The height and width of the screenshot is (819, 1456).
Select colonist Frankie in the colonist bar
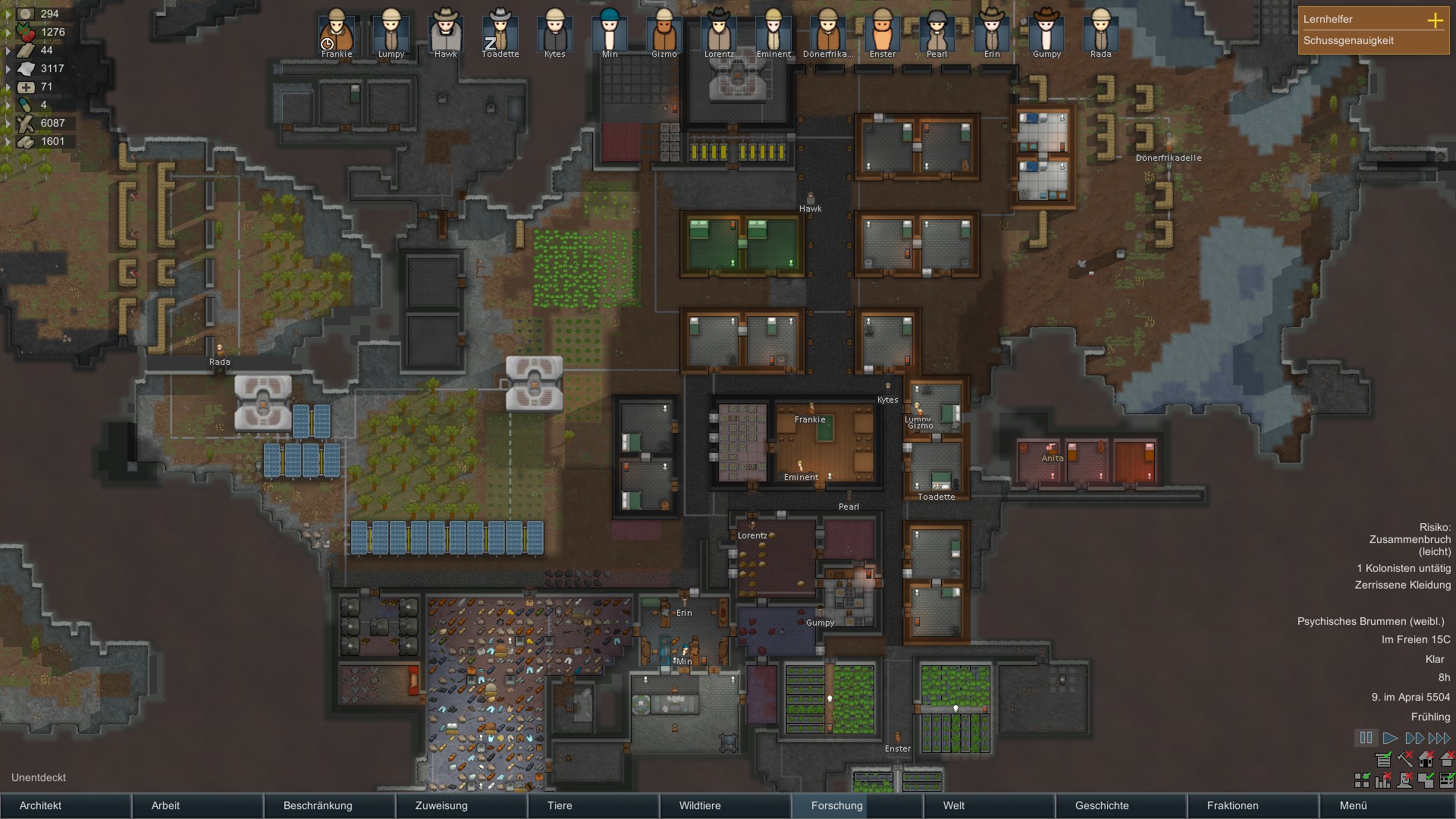point(337,32)
